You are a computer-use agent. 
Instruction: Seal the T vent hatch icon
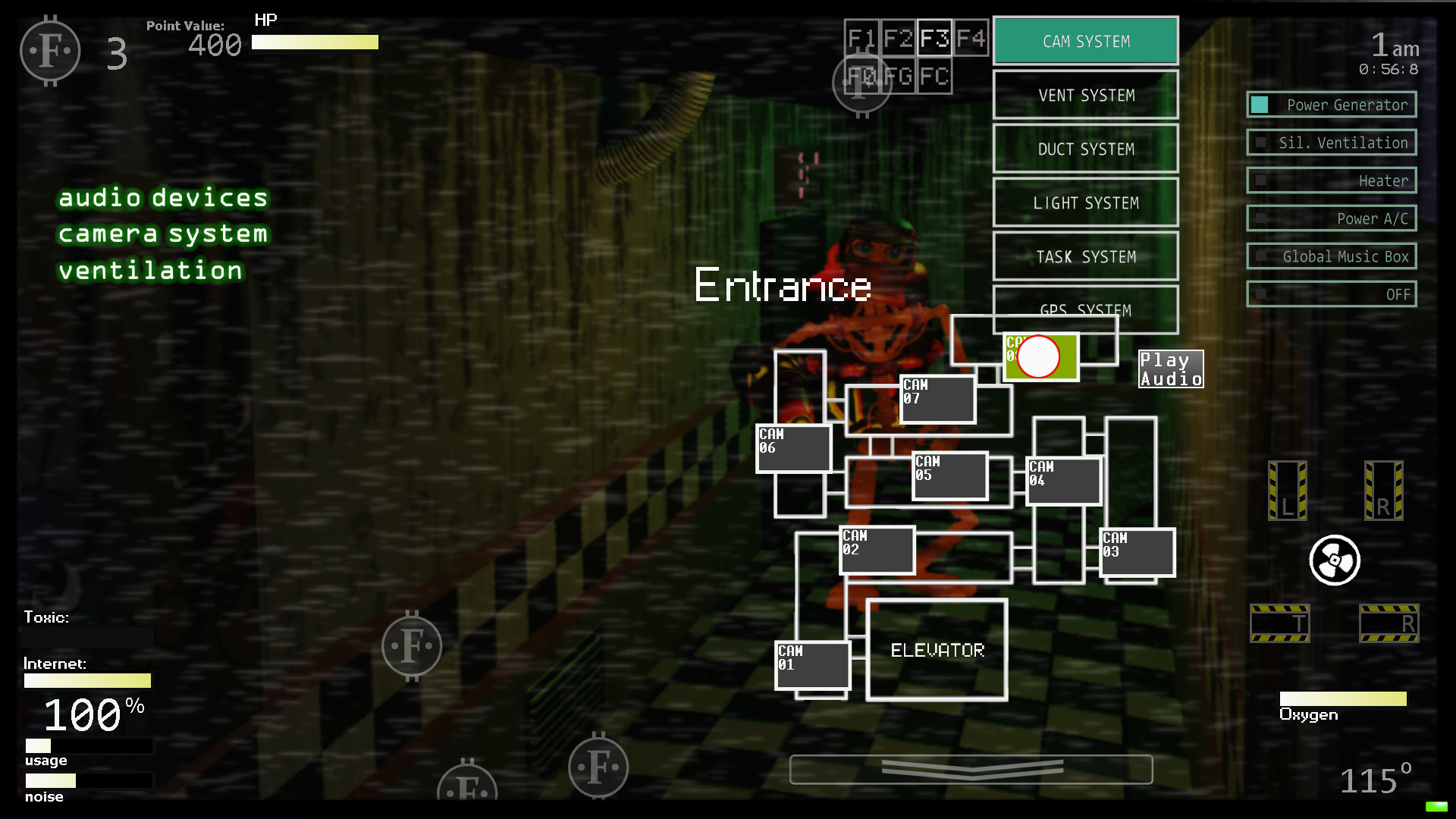tap(1280, 623)
